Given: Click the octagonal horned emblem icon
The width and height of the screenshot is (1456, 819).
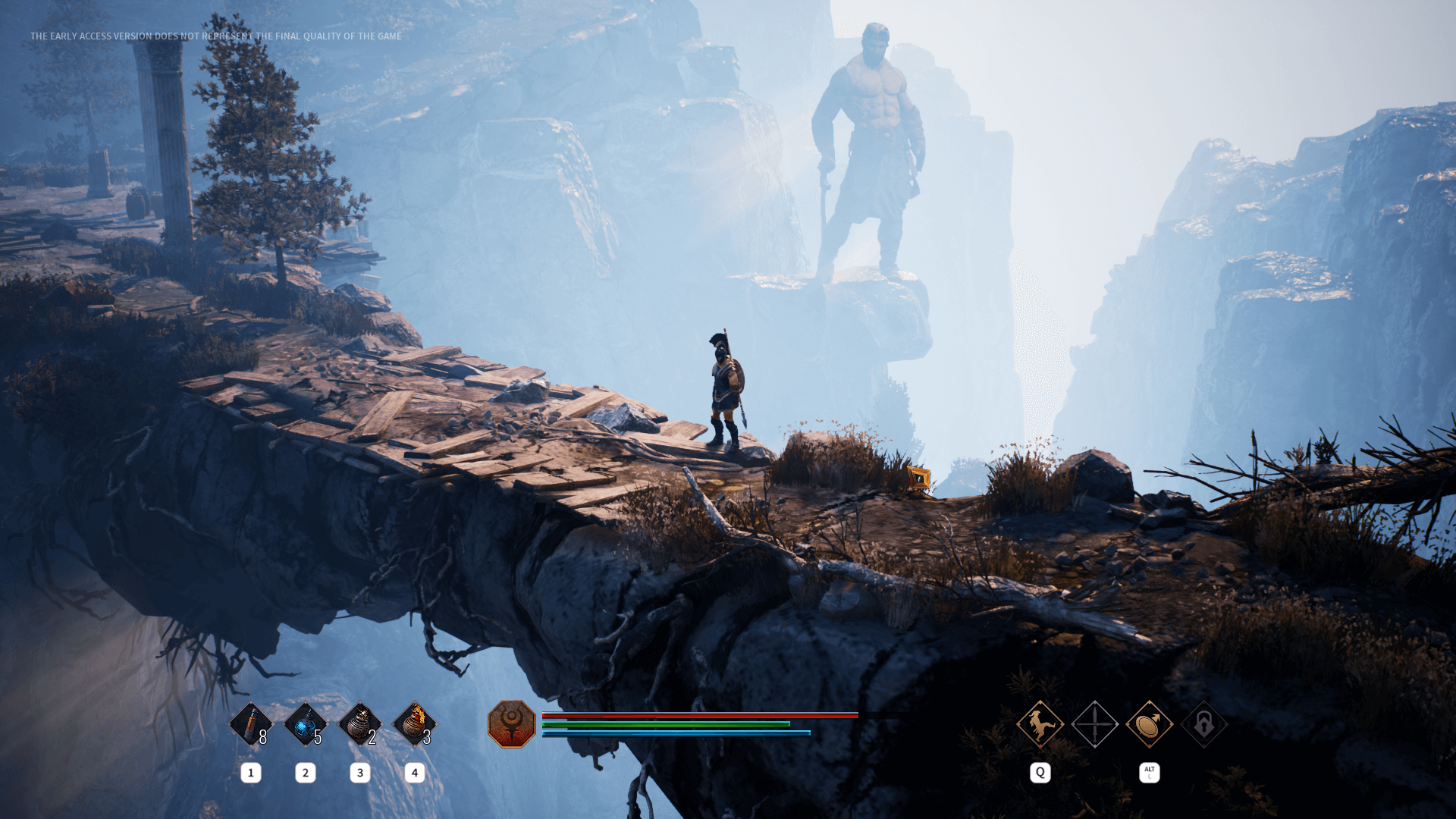Looking at the screenshot, I should (x=512, y=724).
